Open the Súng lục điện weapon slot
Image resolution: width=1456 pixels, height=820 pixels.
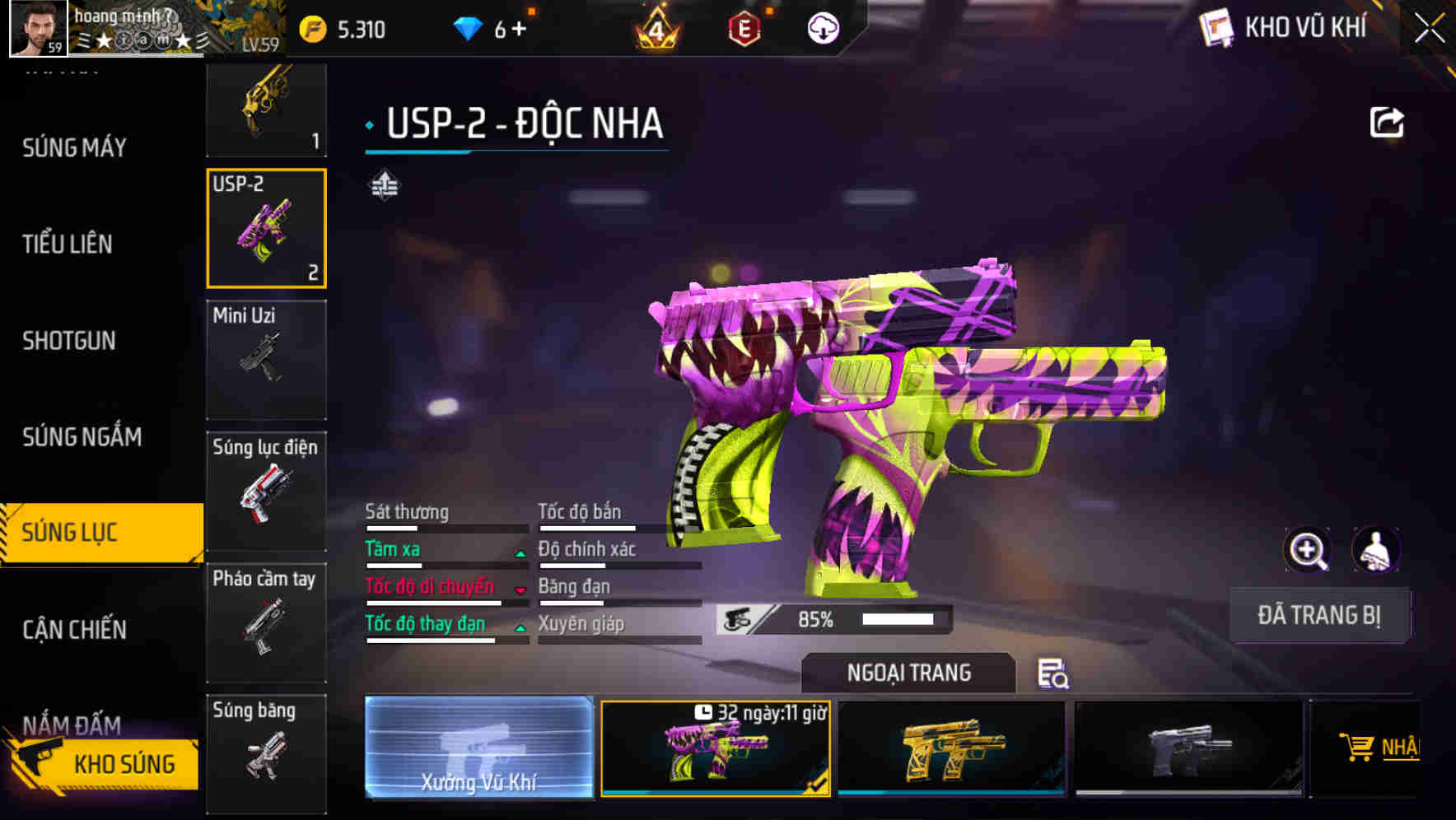pyautogui.click(x=265, y=492)
